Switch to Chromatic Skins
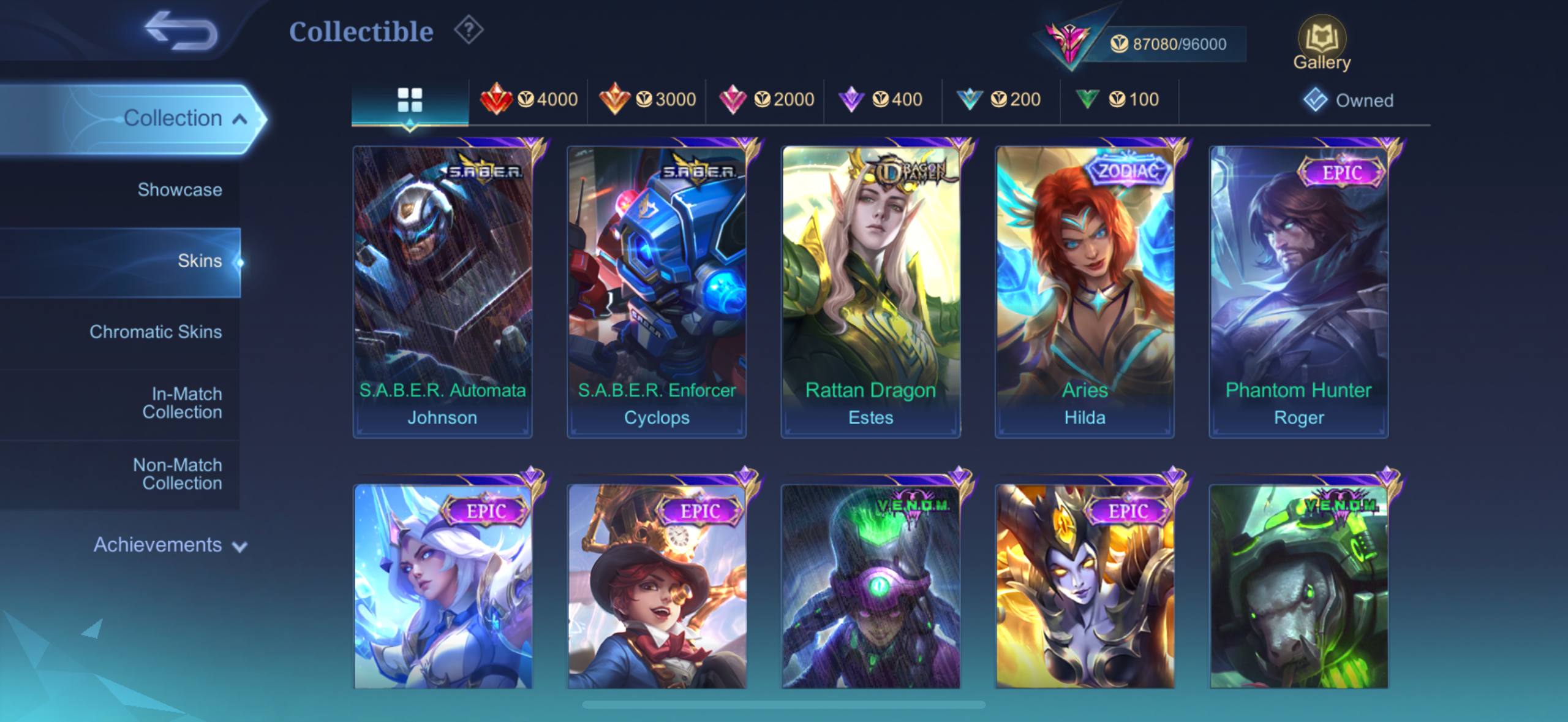The width and height of the screenshot is (1568, 722). [156, 332]
